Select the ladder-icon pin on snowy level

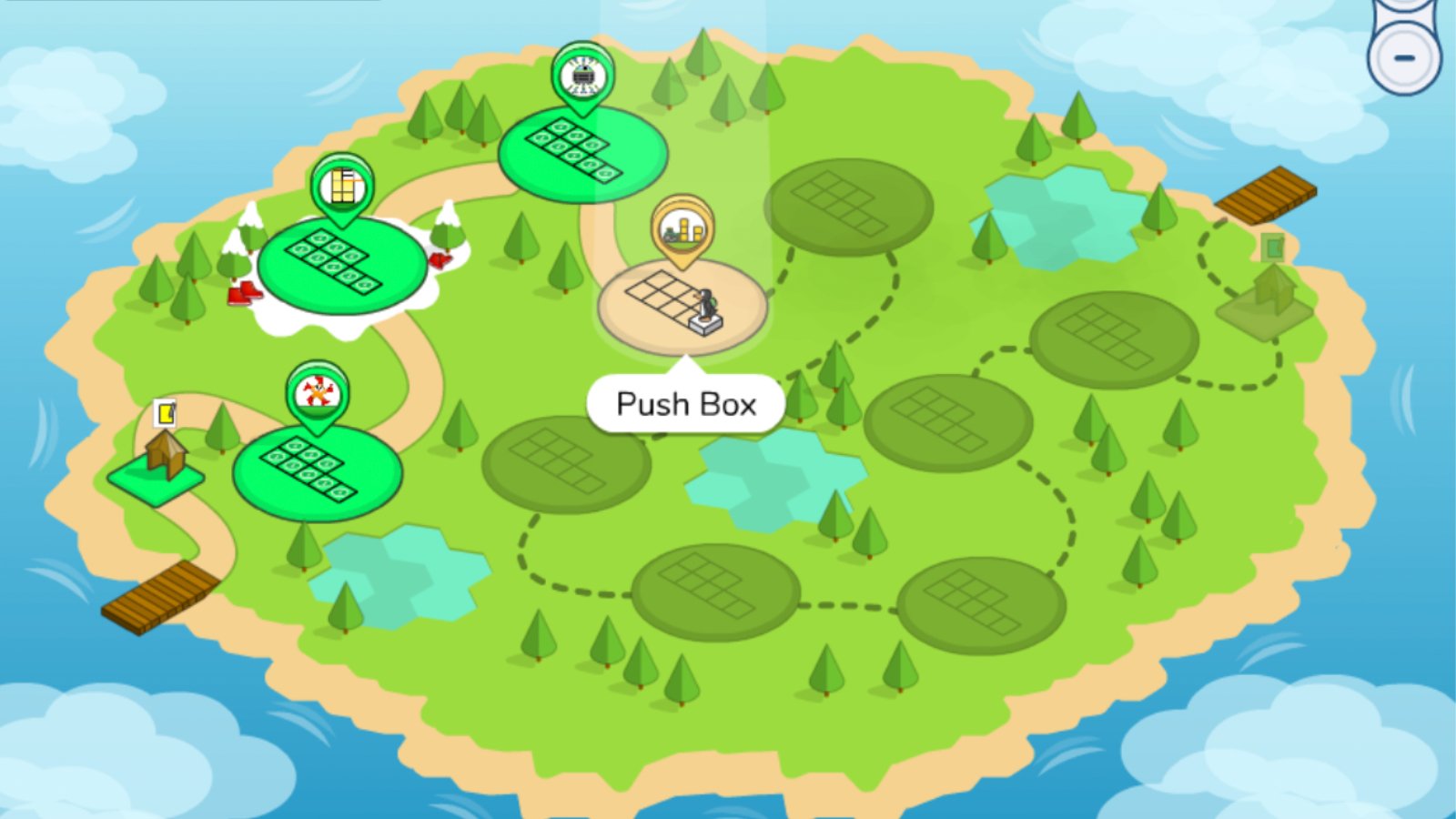pyautogui.click(x=342, y=188)
